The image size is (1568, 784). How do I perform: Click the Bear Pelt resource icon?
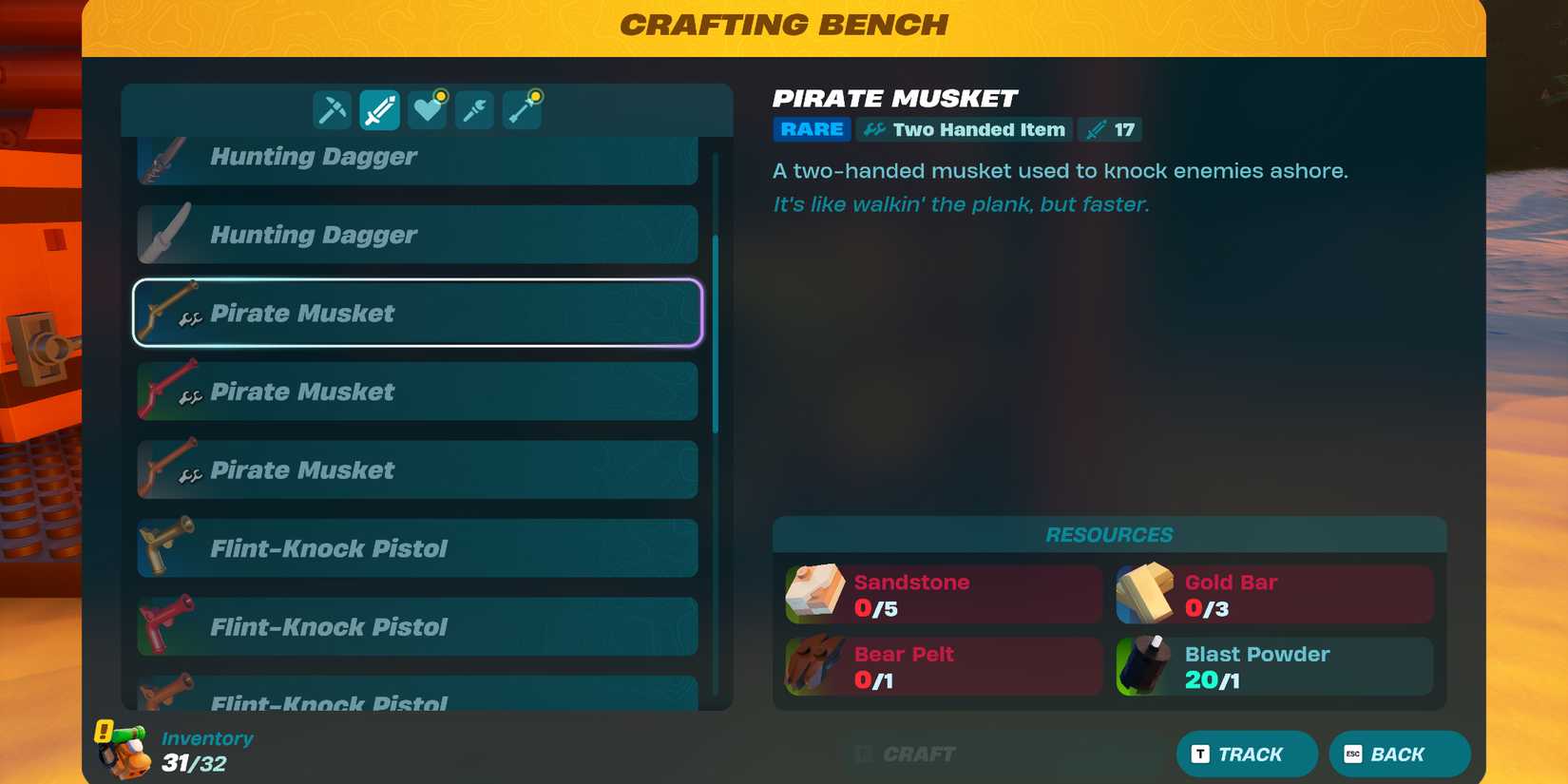coord(814,666)
